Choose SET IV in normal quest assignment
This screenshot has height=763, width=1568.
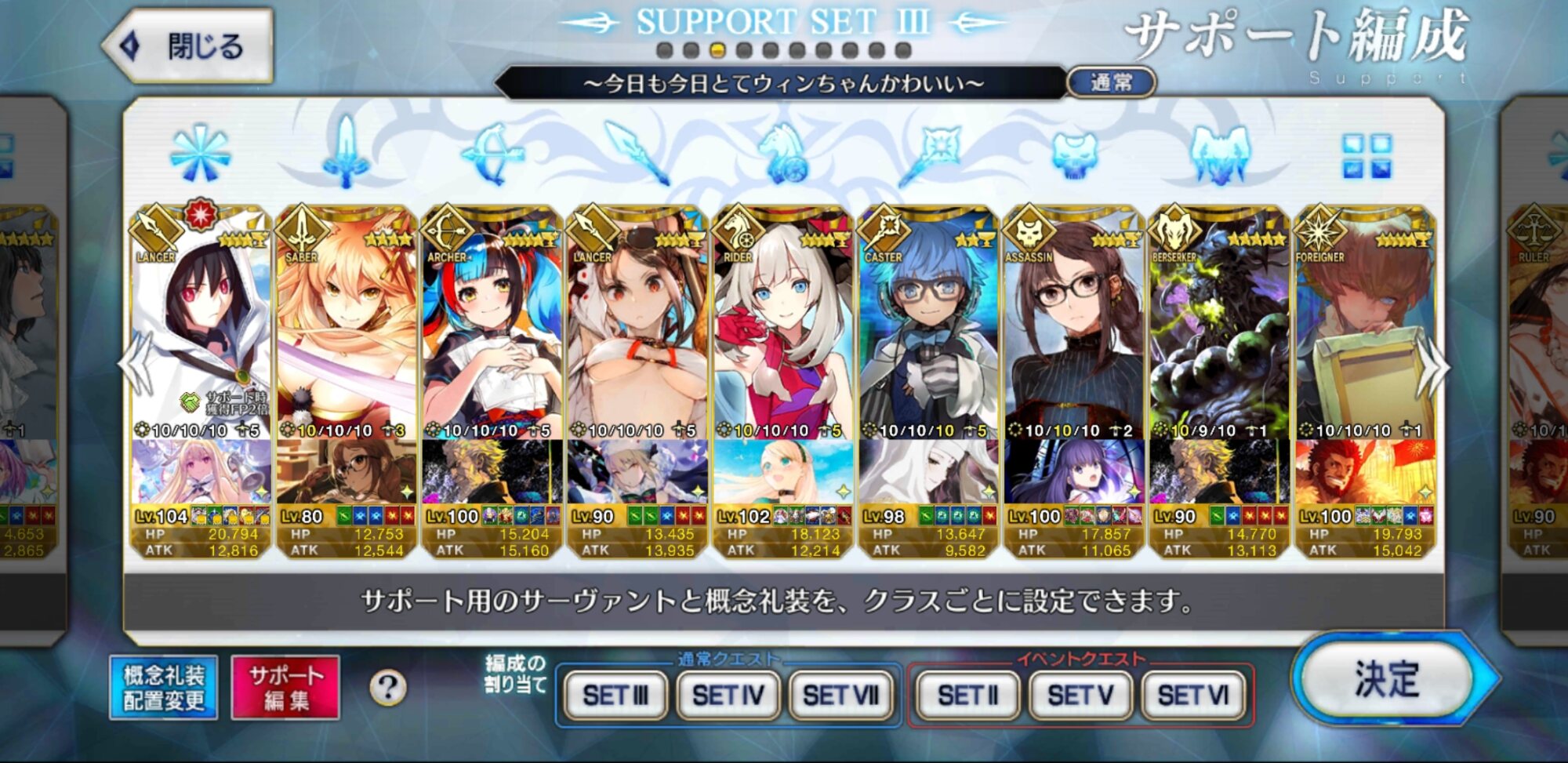coord(728,695)
